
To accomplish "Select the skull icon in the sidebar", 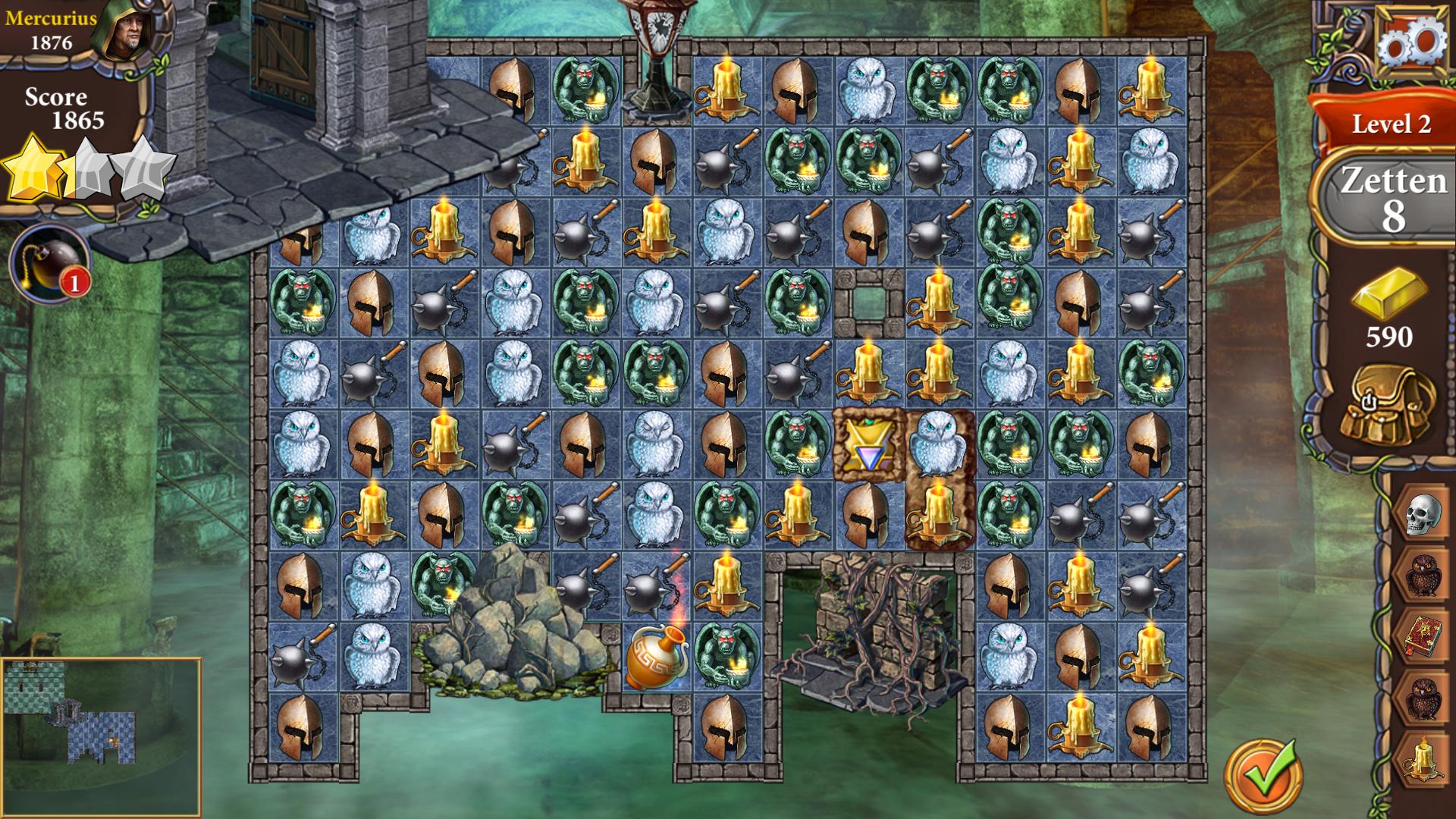I will (1423, 515).
